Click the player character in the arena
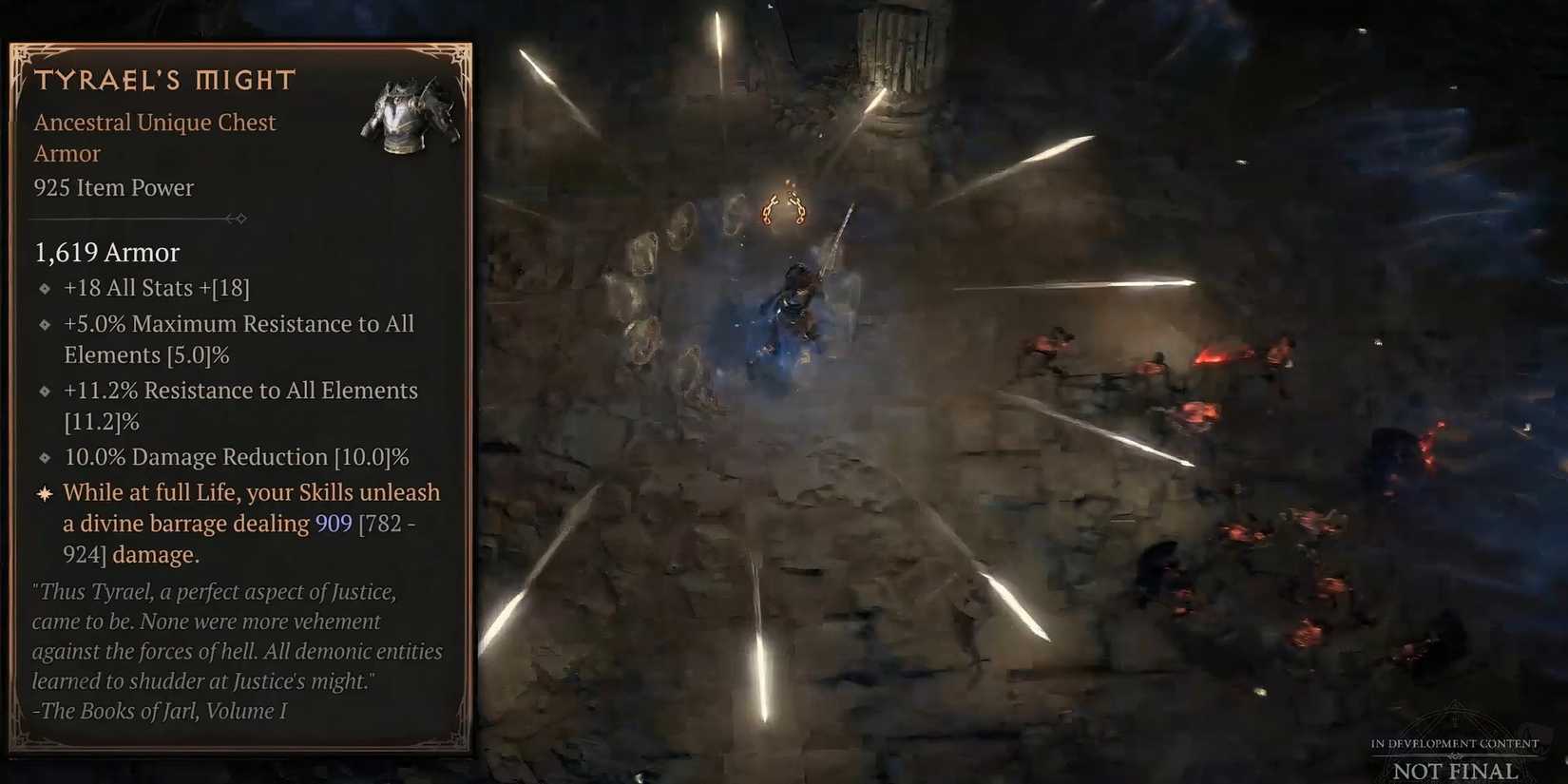Image resolution: width=1568 pixels, height=784 pixels. [x=798, y=295]
